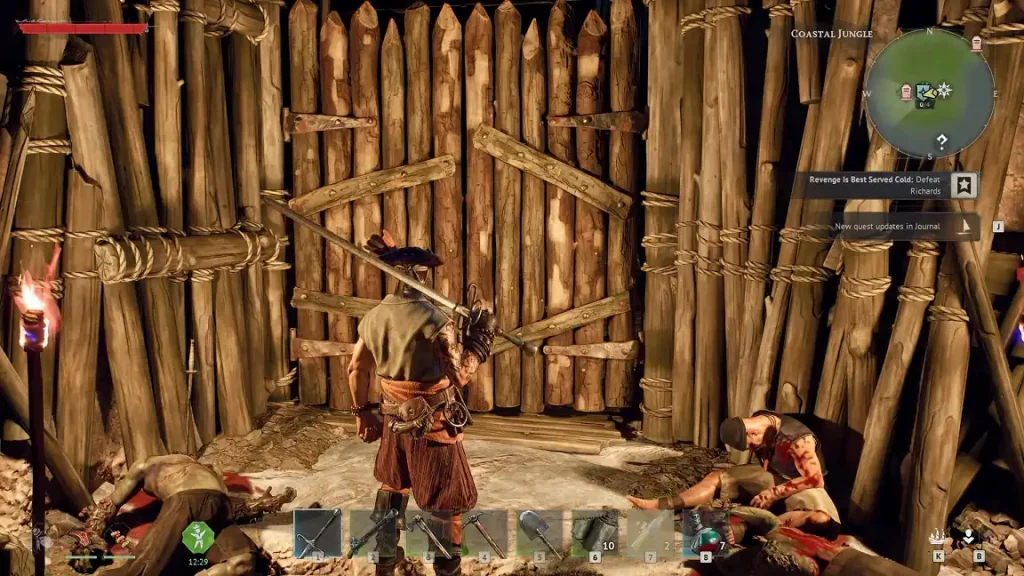Click the star bookmark quest icon
Image resolution: width=1024 pixels, height=576 pixels.
[965, 185]
